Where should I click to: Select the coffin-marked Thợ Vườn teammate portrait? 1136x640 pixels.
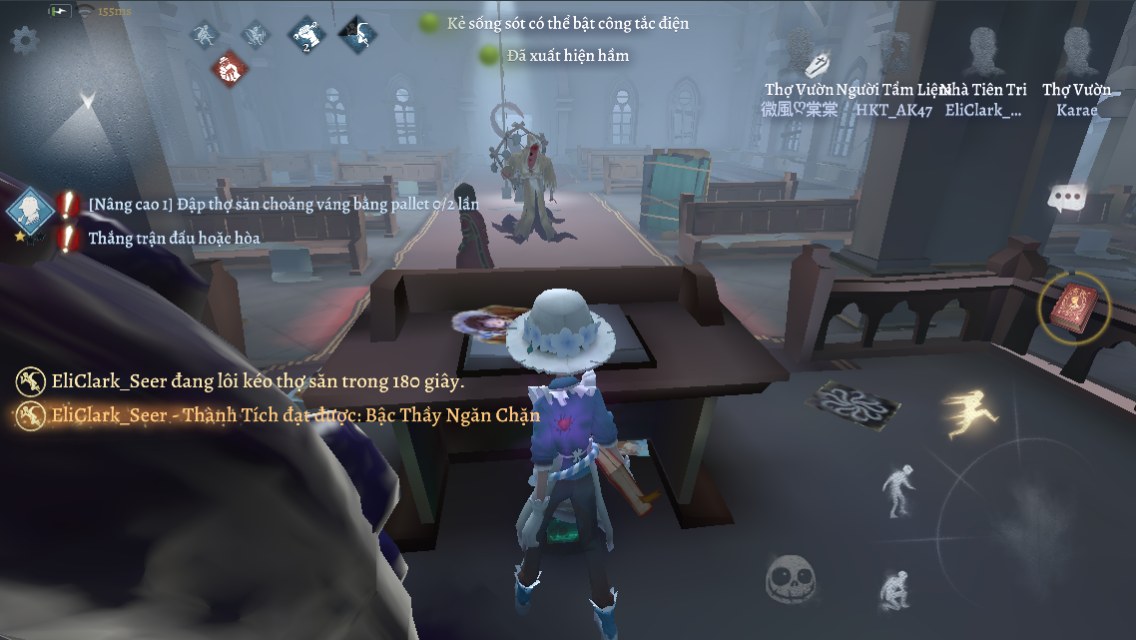pyautogui.click(x=800, y=50)
